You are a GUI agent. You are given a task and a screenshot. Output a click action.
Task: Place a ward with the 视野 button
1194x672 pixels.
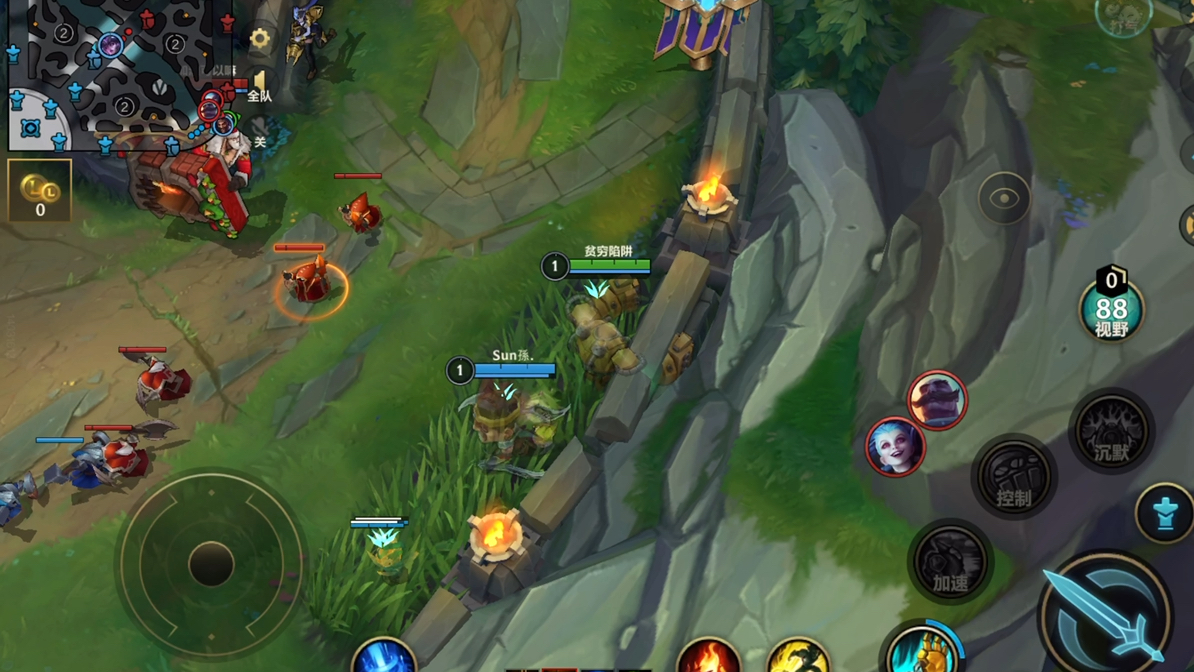(1111, 307)
